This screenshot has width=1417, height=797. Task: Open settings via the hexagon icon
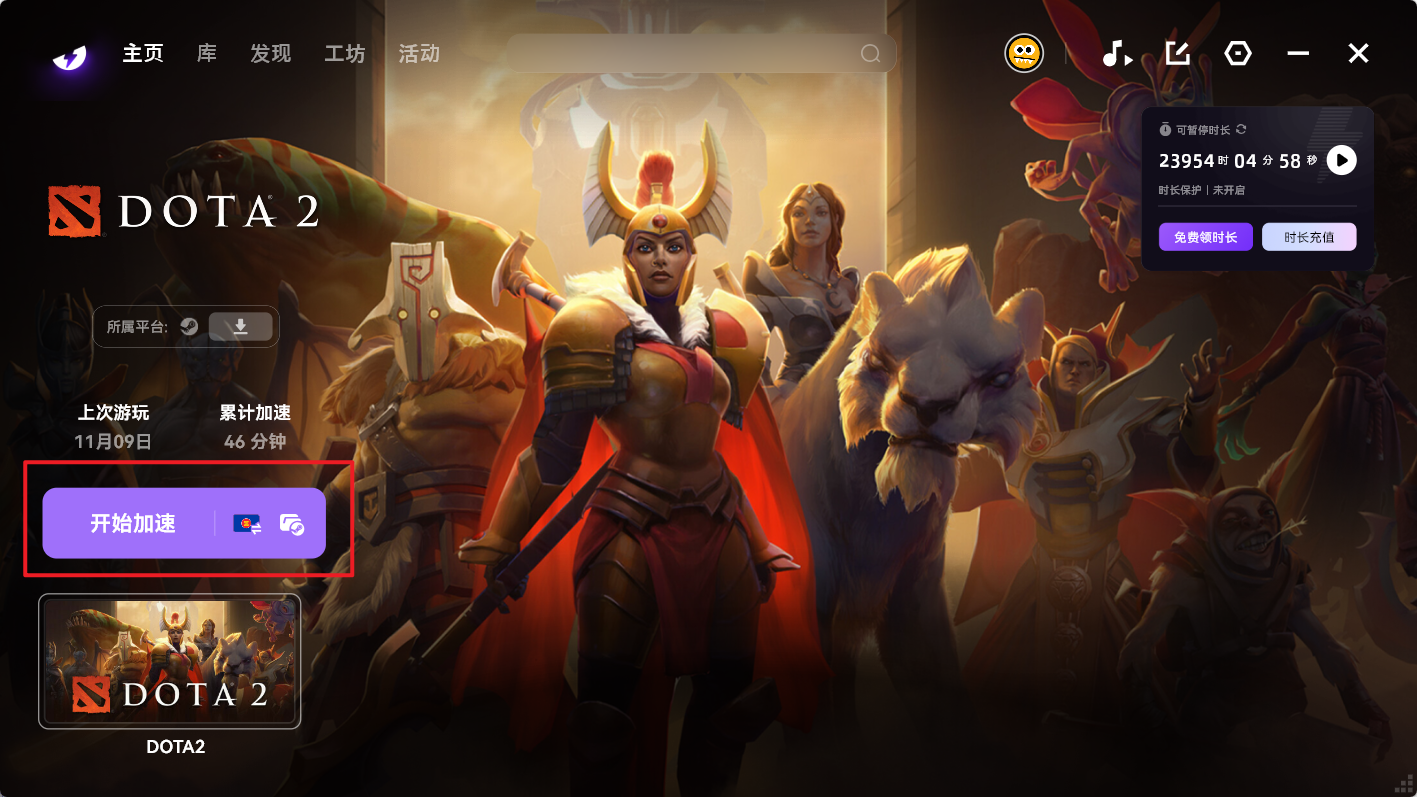click(1238, 54)
